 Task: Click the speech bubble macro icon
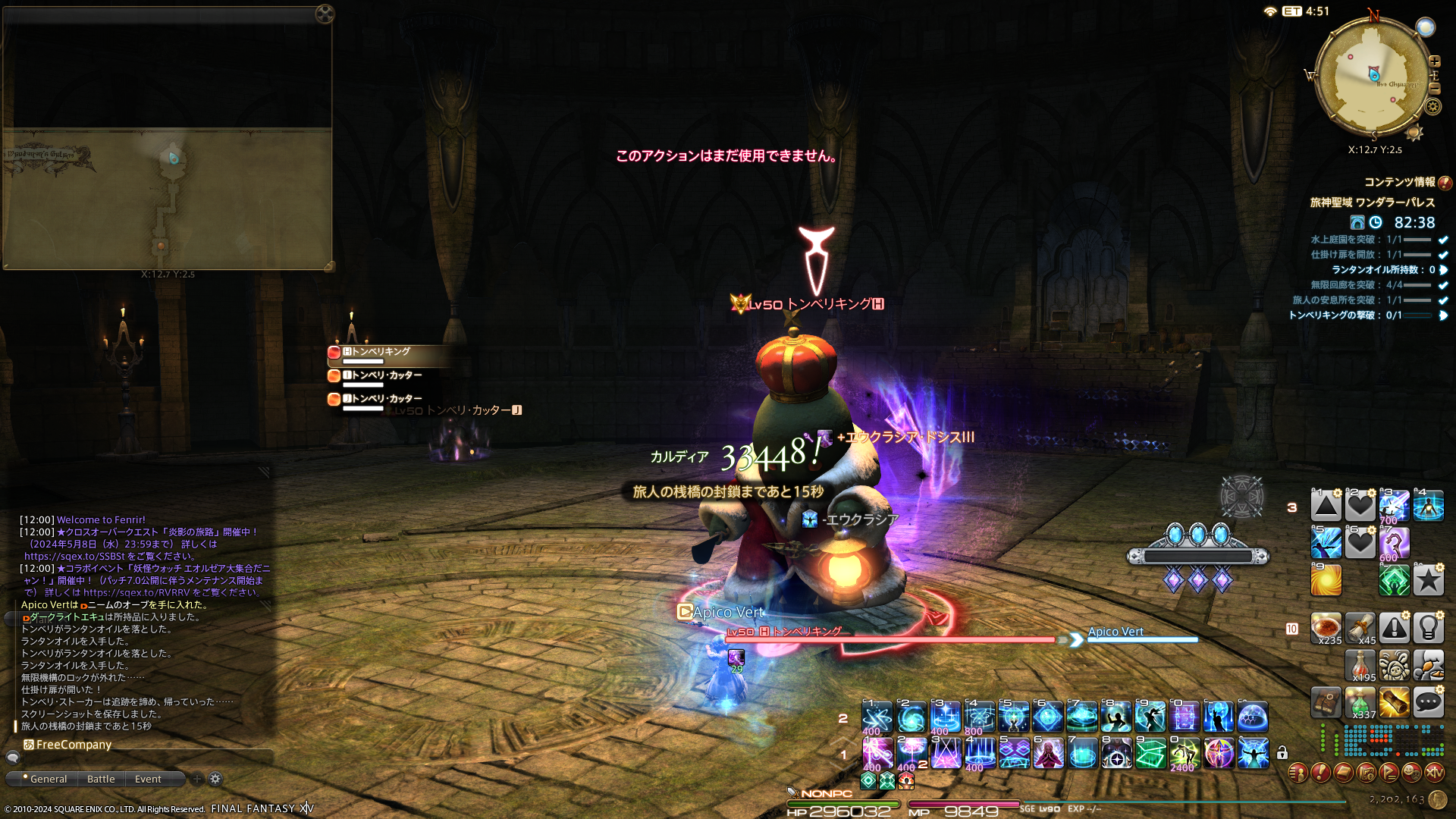pos(1429,702)
